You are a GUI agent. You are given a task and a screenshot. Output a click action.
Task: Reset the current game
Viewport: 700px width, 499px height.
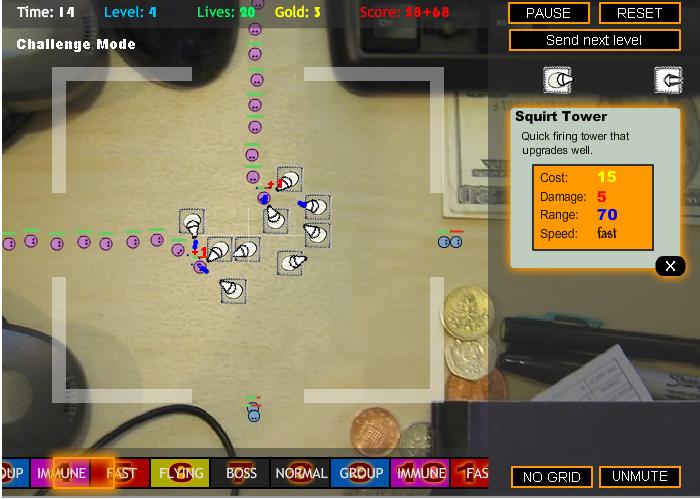coord(640,13)
